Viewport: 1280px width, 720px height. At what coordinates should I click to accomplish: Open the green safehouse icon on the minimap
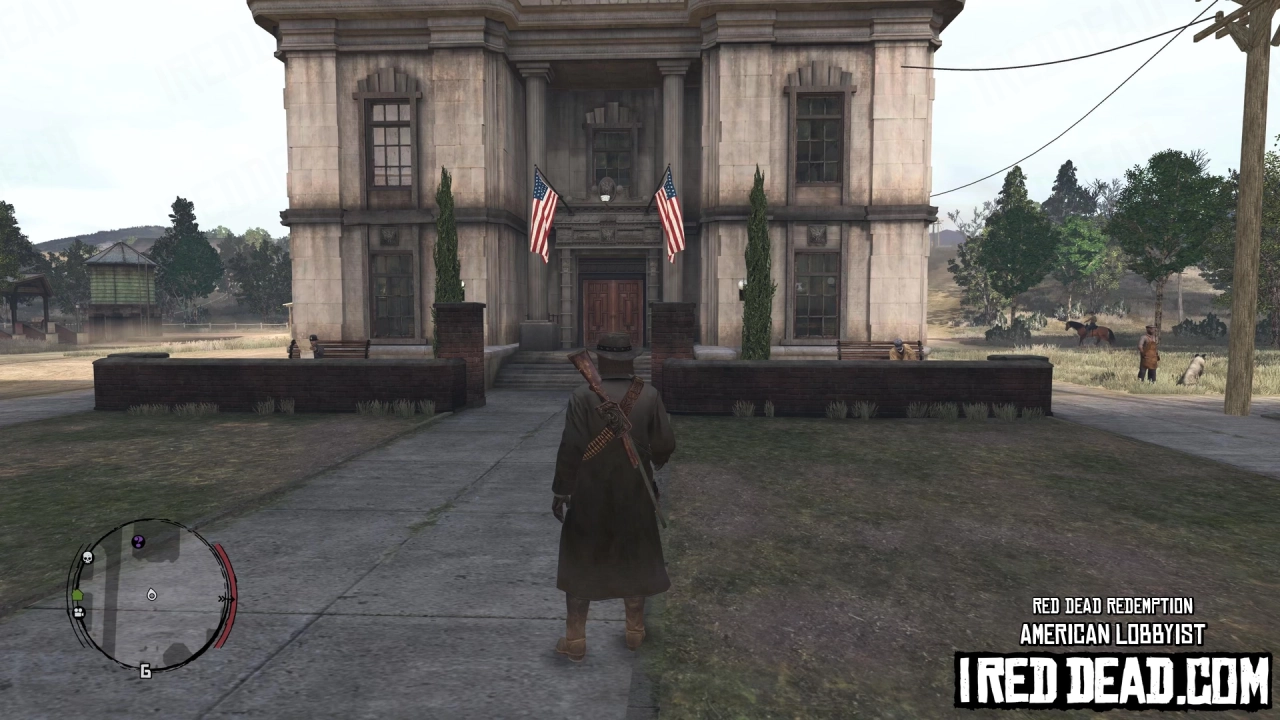[x=78, y=595]
